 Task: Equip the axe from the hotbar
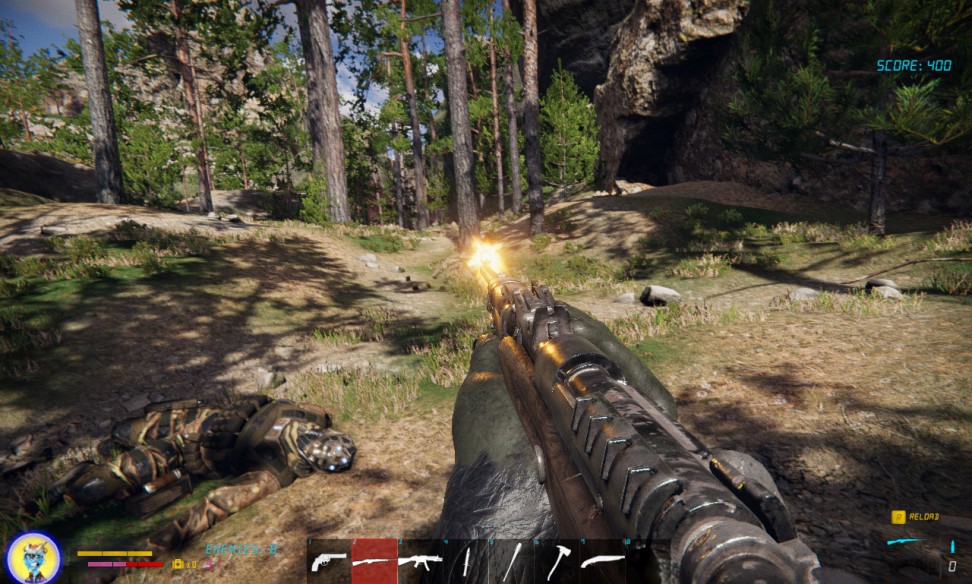[x=557, y=561]
